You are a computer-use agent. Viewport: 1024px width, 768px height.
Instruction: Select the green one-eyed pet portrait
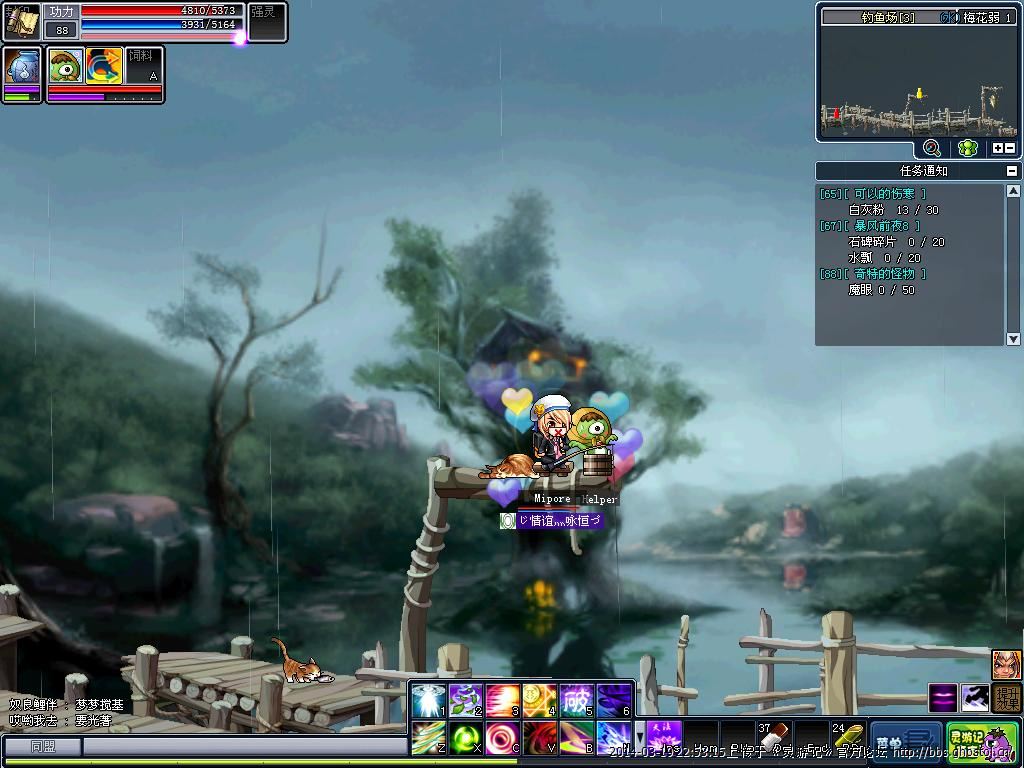tap(66, 67)
